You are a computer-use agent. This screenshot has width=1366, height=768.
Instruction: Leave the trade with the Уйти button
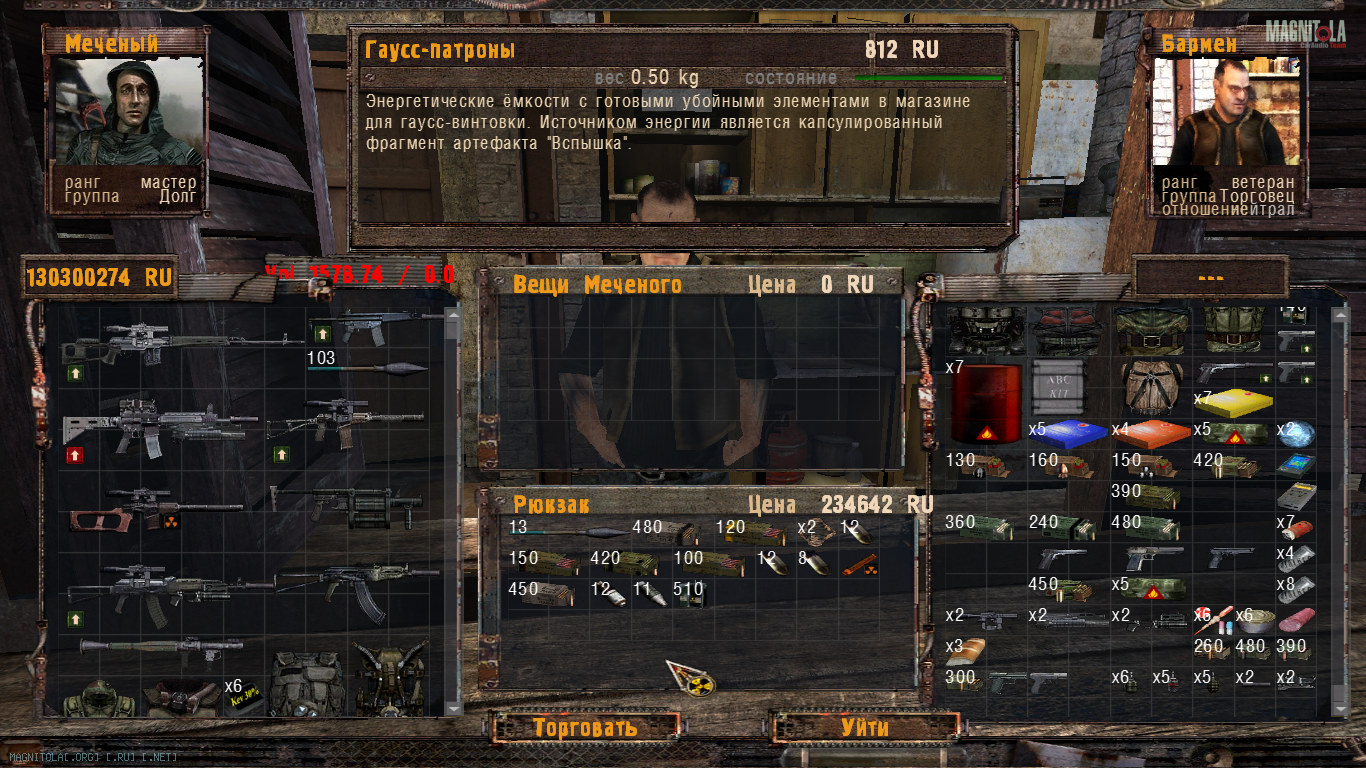pyautogui.click(x=864, y=727)
